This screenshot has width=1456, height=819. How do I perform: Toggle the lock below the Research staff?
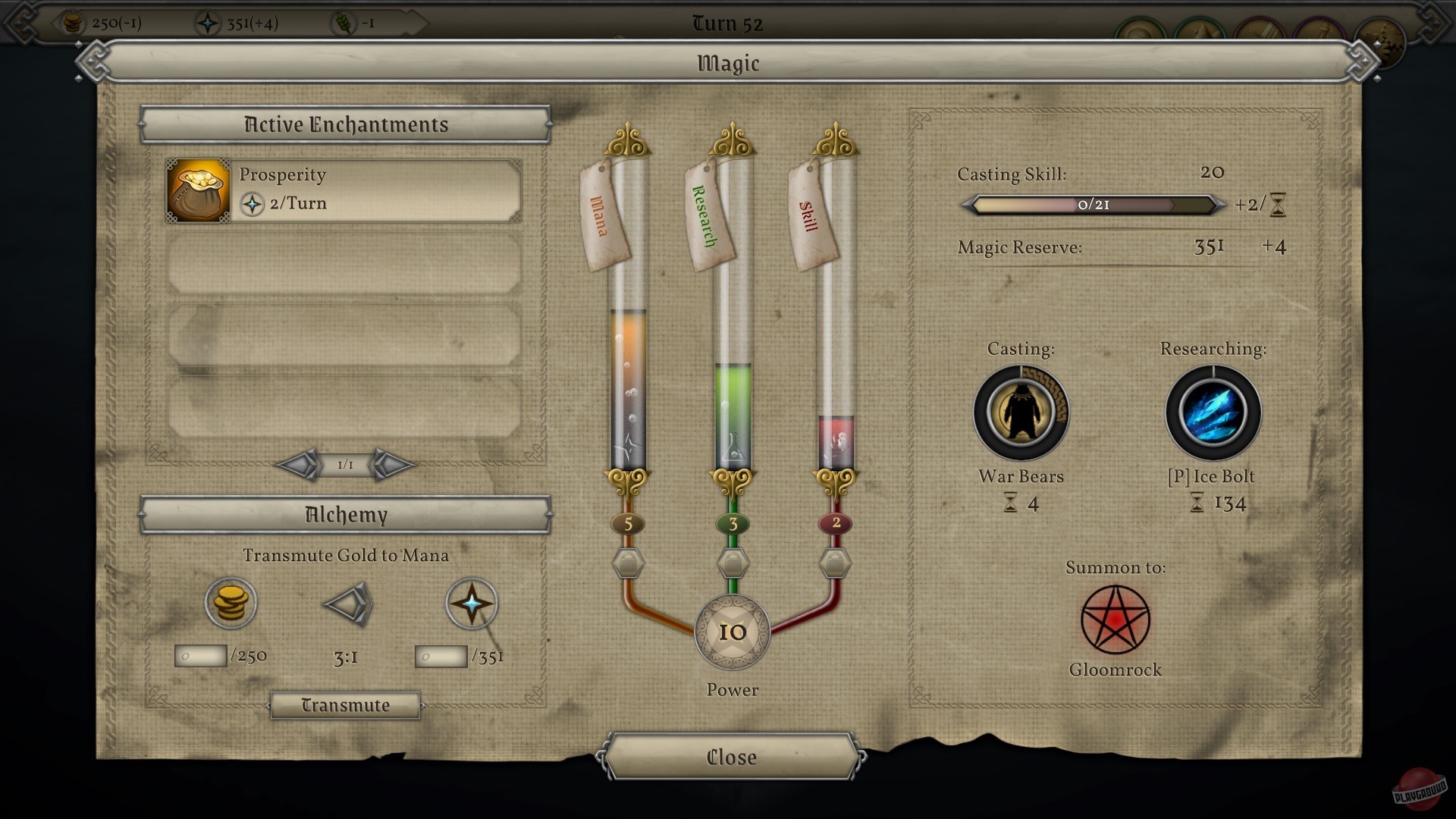click(x=733, y=563)
